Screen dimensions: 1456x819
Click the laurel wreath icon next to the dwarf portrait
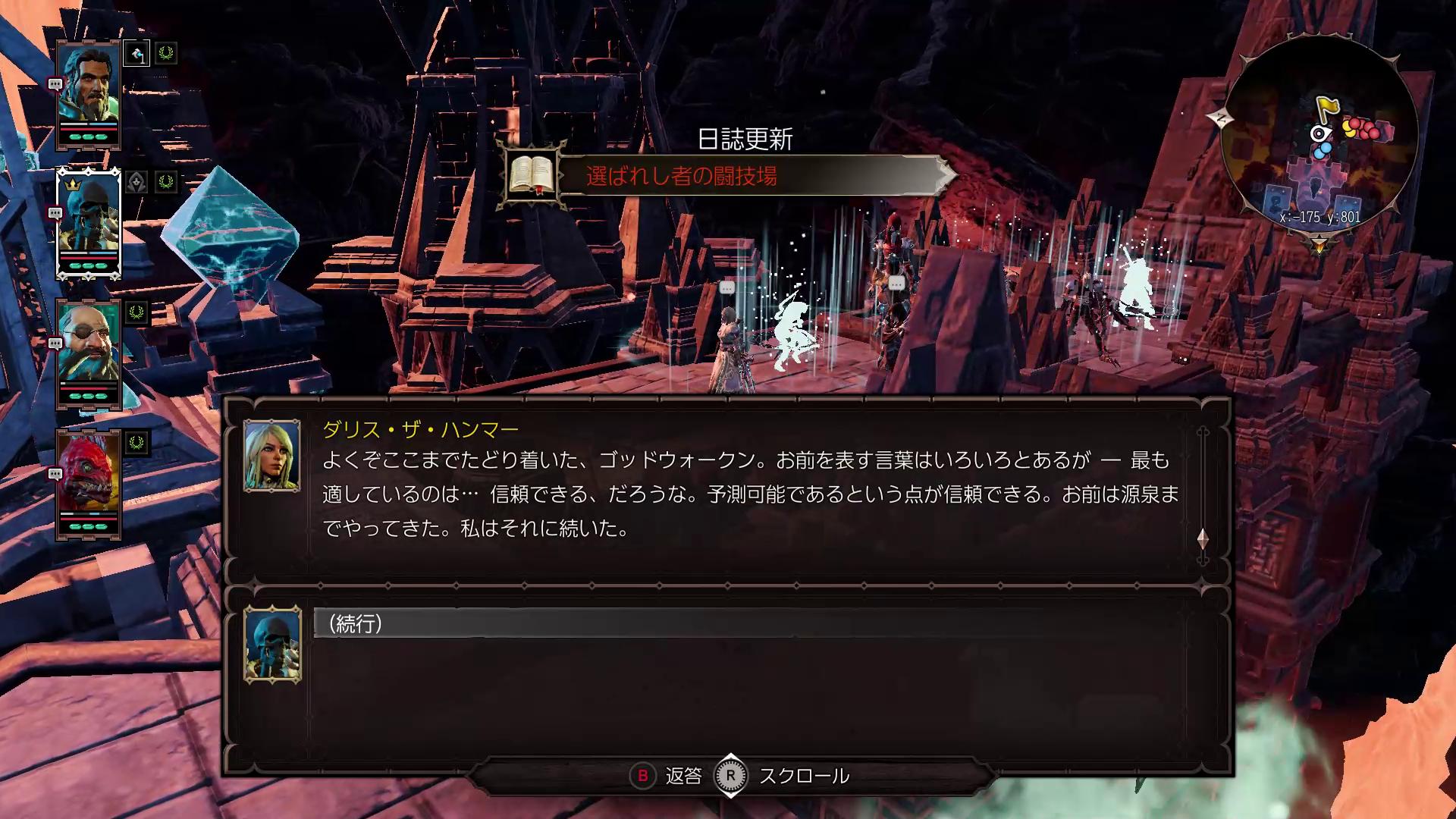coord(136,311)
